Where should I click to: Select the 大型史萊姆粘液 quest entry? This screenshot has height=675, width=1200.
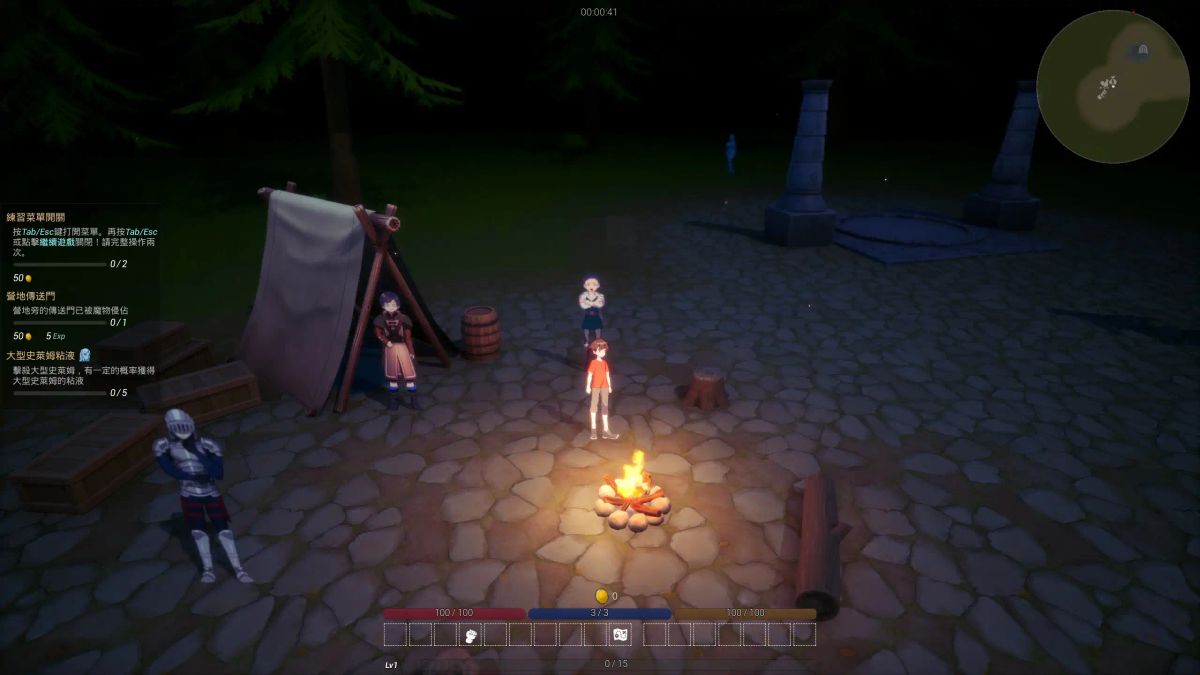pyautogui.click(x=41, y=355)
